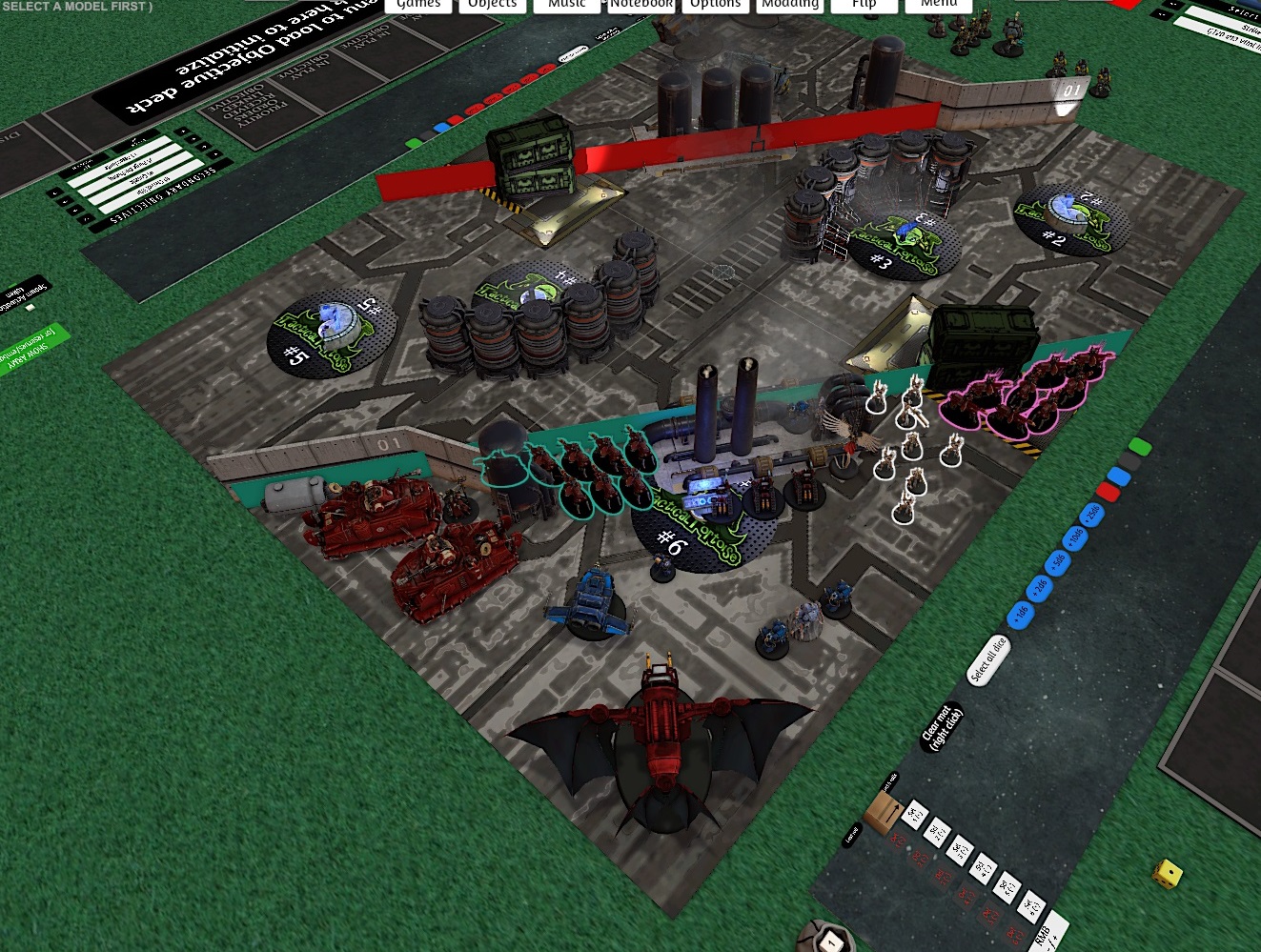
Task: Open the Options menu
Action: coord(715,5)
